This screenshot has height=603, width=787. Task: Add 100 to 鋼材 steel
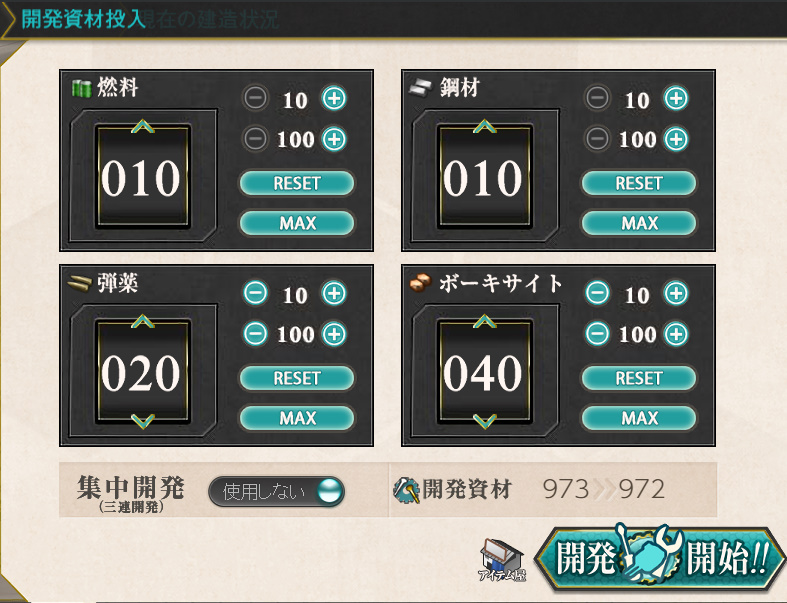[x=676, y=139]
